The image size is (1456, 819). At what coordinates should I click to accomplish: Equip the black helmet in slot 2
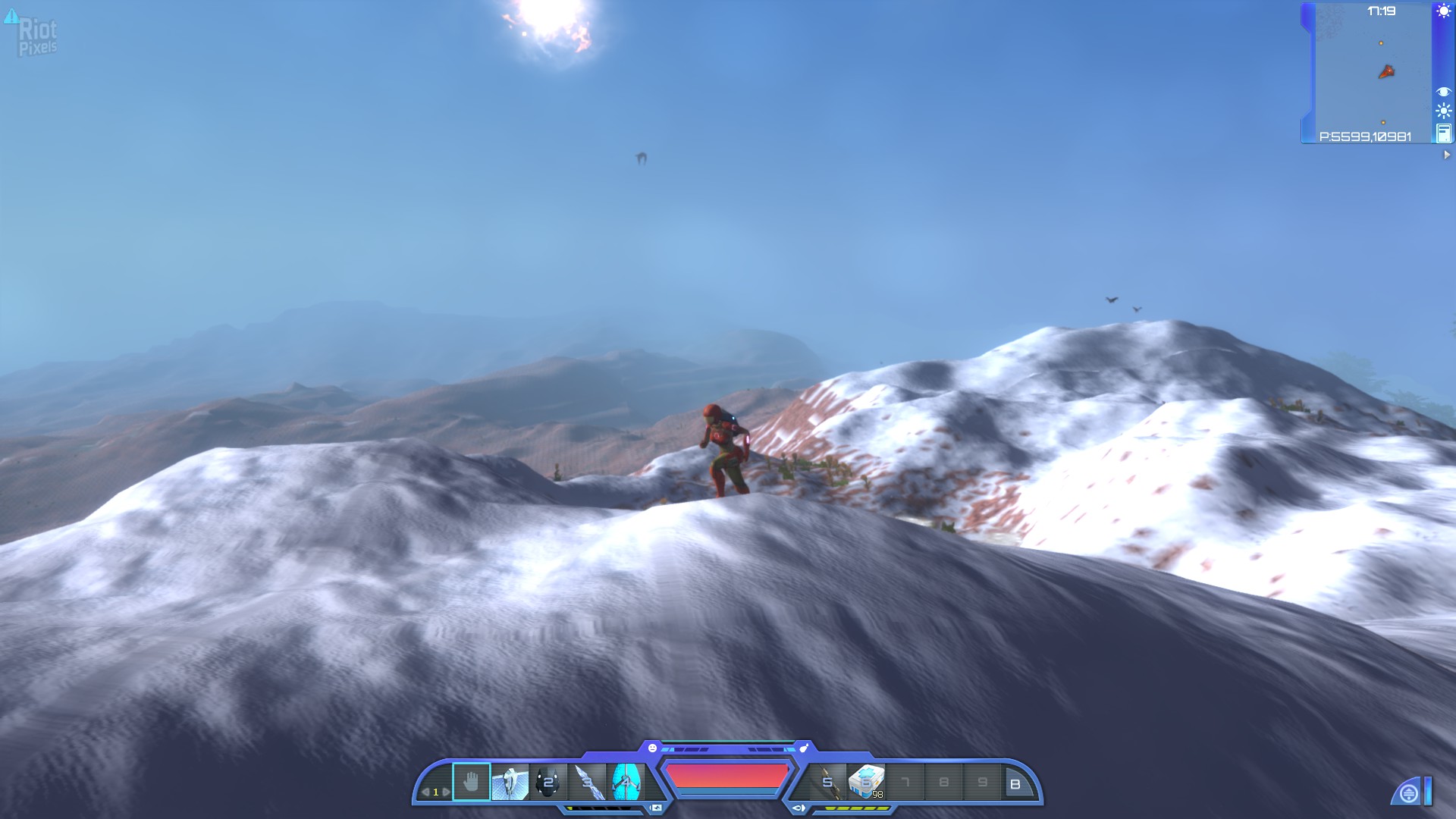[548, 782]
